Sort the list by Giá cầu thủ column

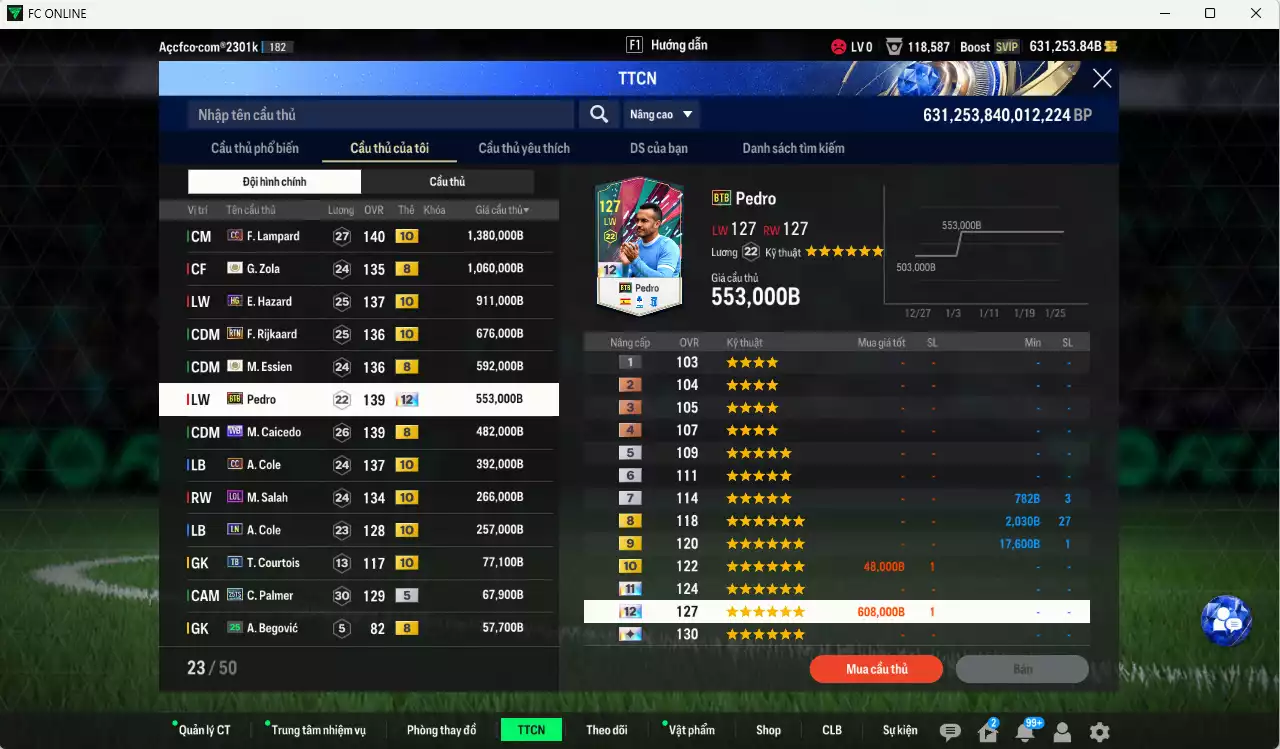pyautogui.click(x=504, y=209)
